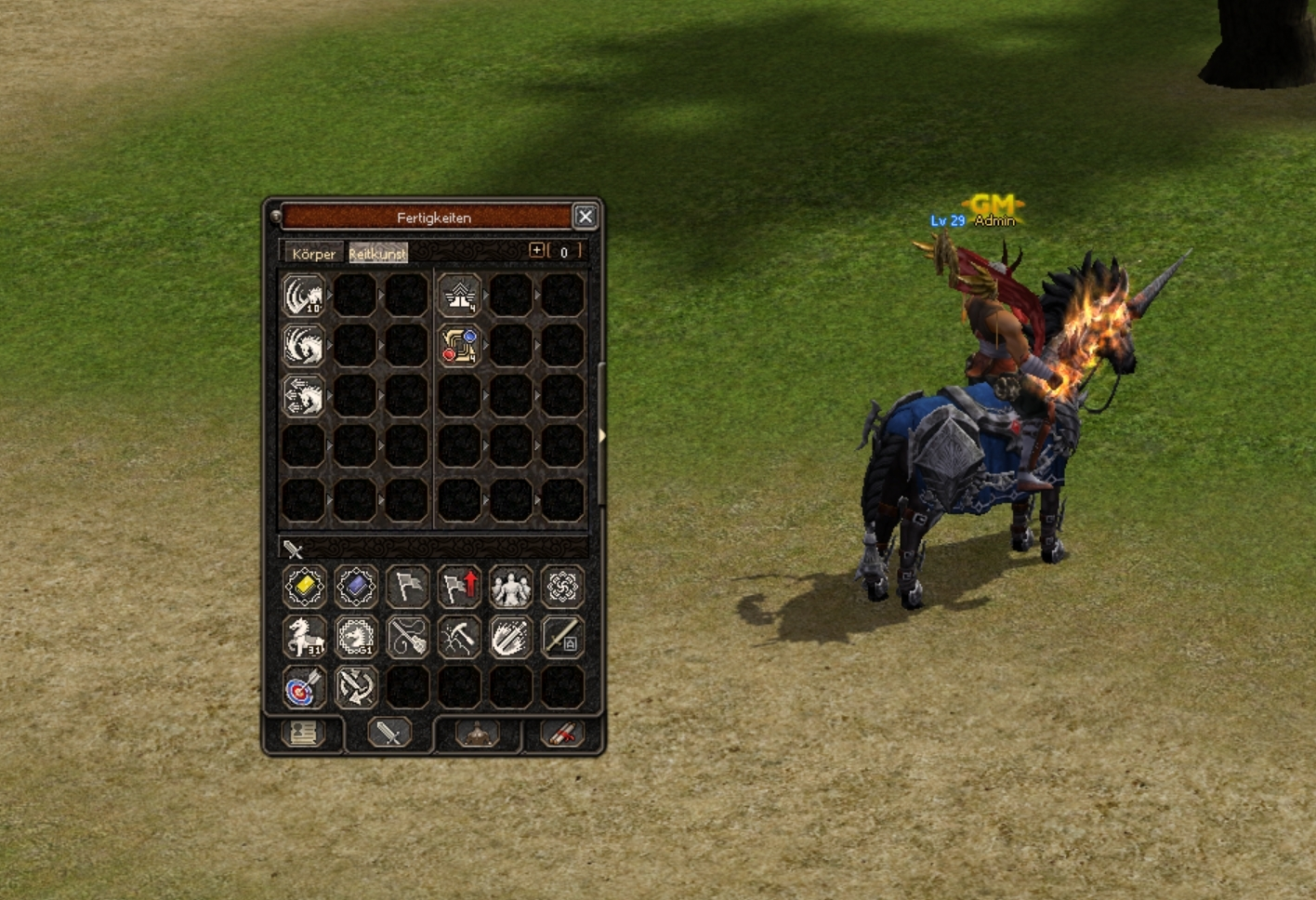Select the yellow book skill icon
Screen dimensions: 1316x900
(x=304, y=586)
